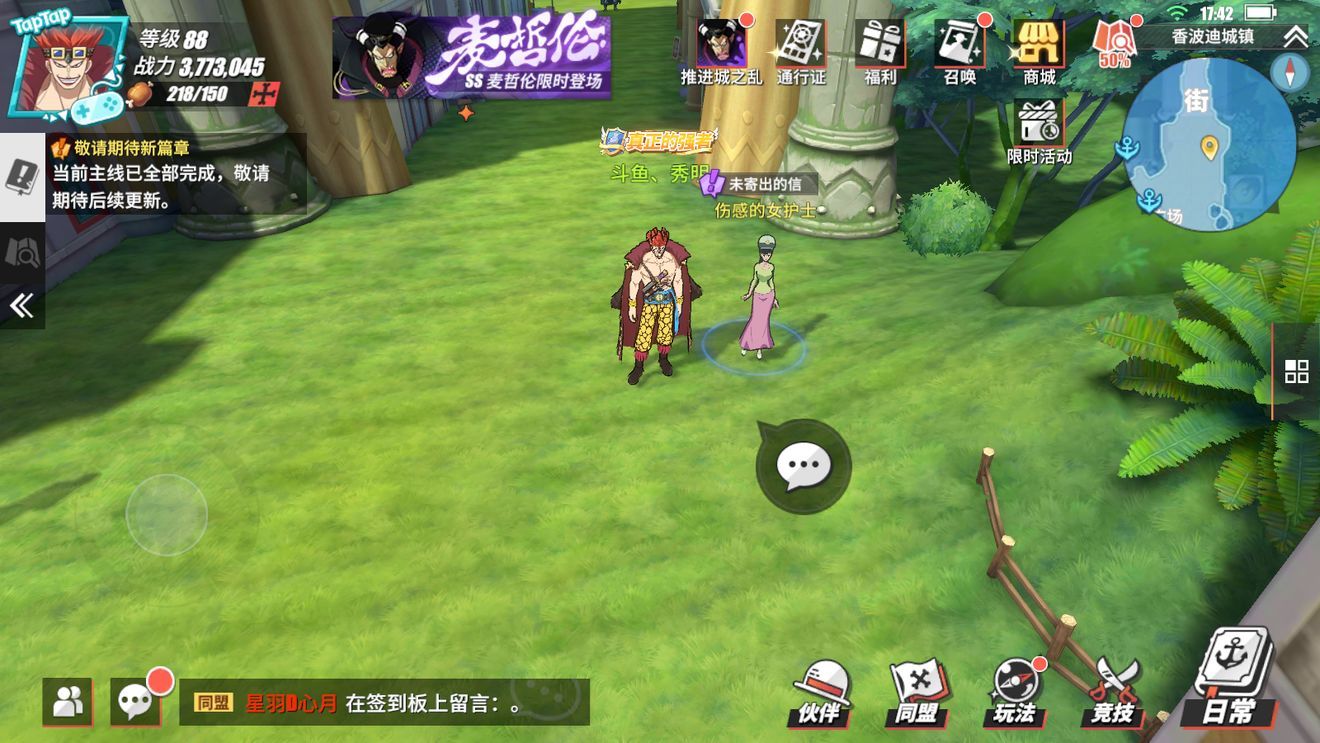The image size is (1320, 743).
Task: Collapse the top menu with the double-arrow
Action: [x=1296, y=37]
